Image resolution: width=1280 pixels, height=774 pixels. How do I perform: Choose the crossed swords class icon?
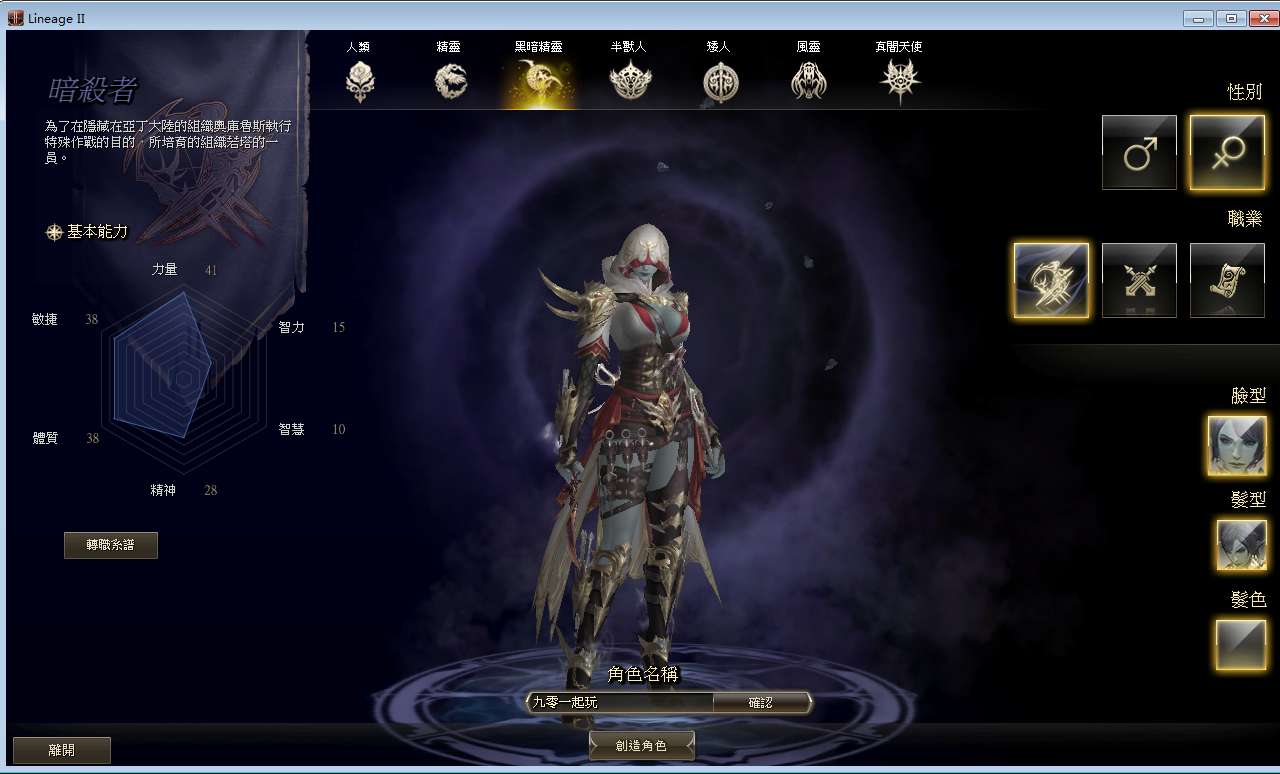tap(1139, 280)
